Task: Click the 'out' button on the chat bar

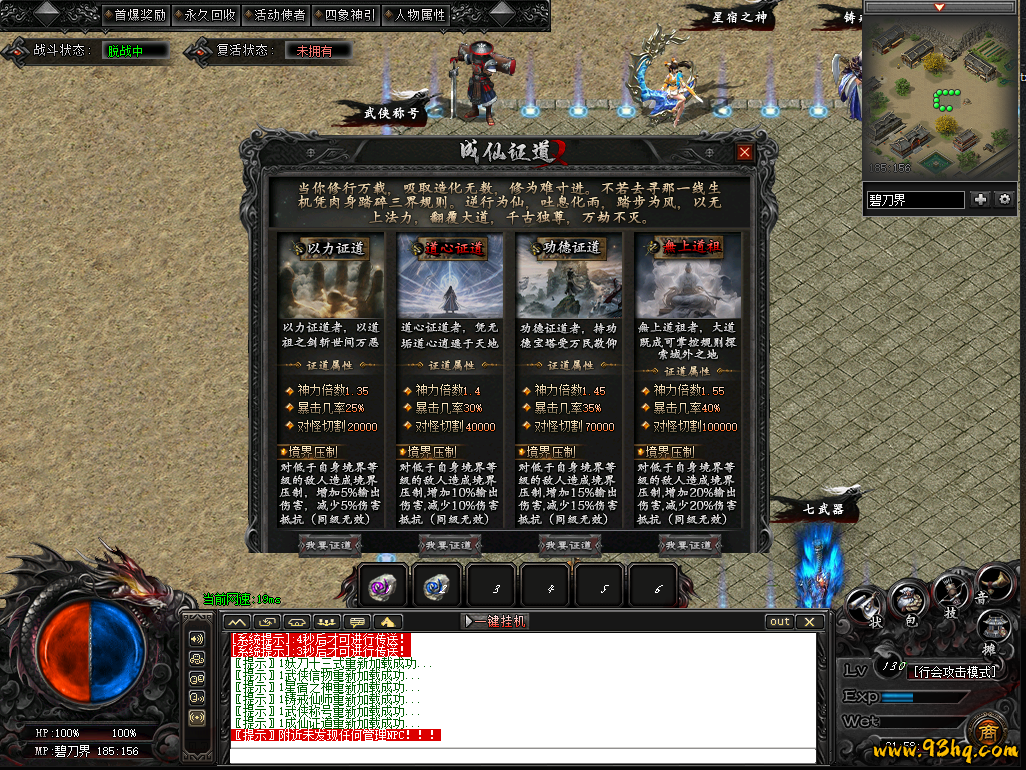Action: (779, 621)
